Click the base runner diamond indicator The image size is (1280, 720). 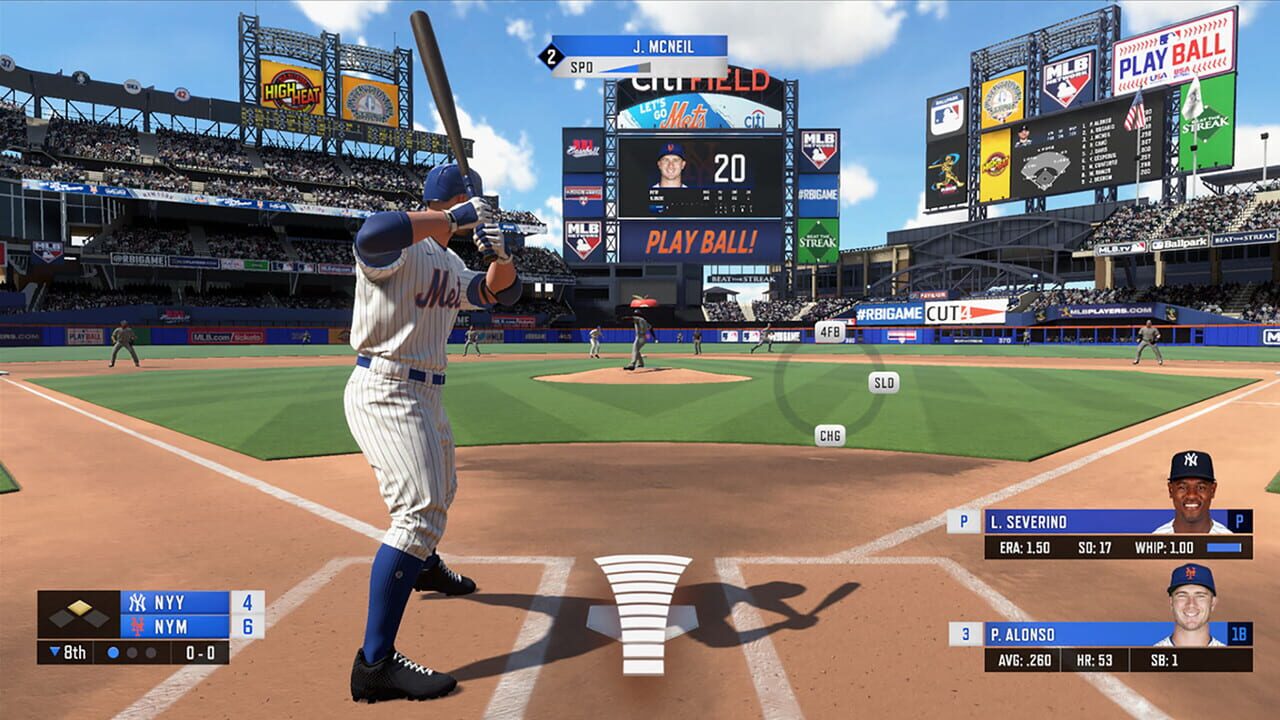point(79,608)
